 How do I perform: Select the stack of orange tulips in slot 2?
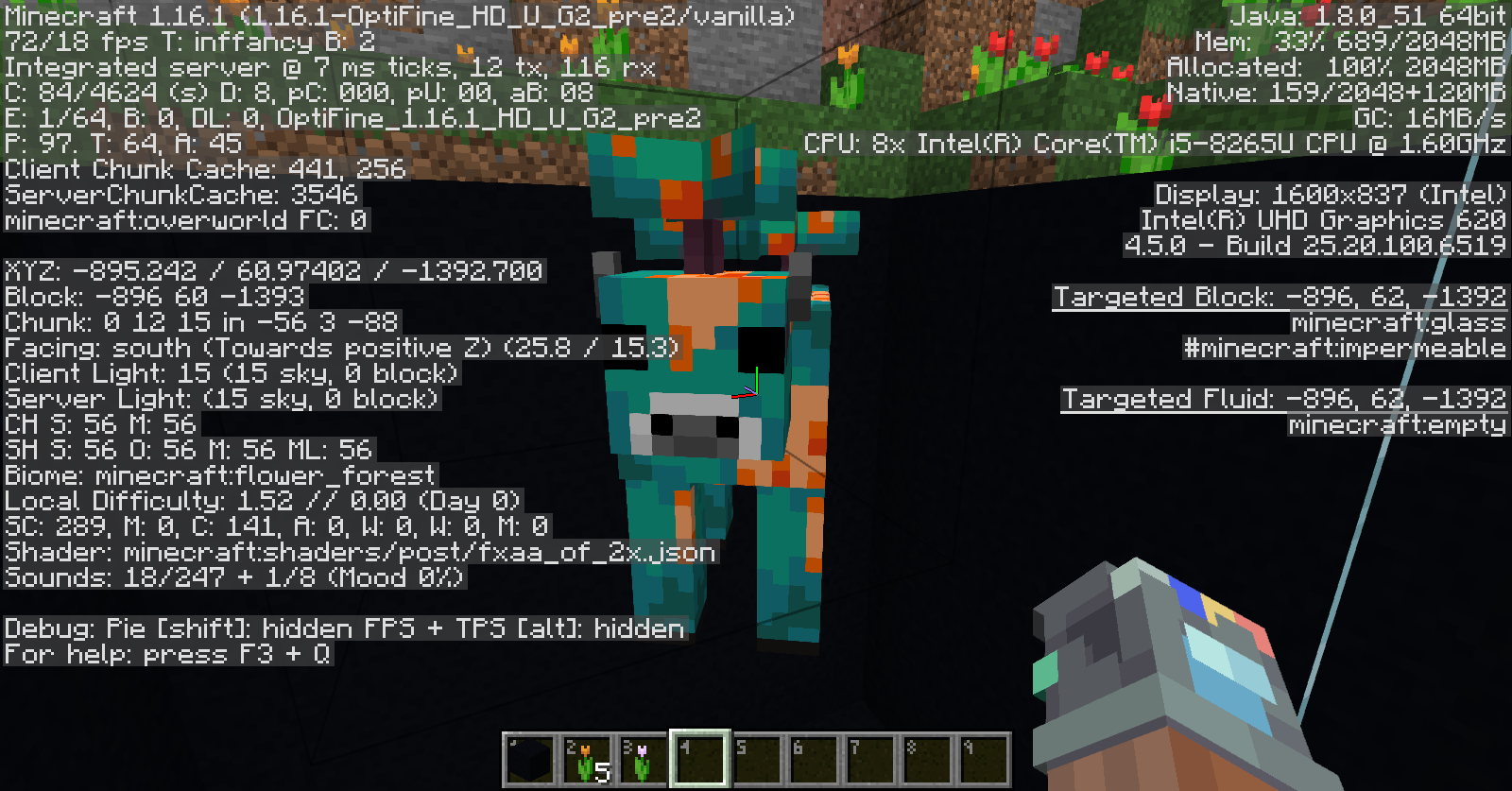(x=587, y=756)
